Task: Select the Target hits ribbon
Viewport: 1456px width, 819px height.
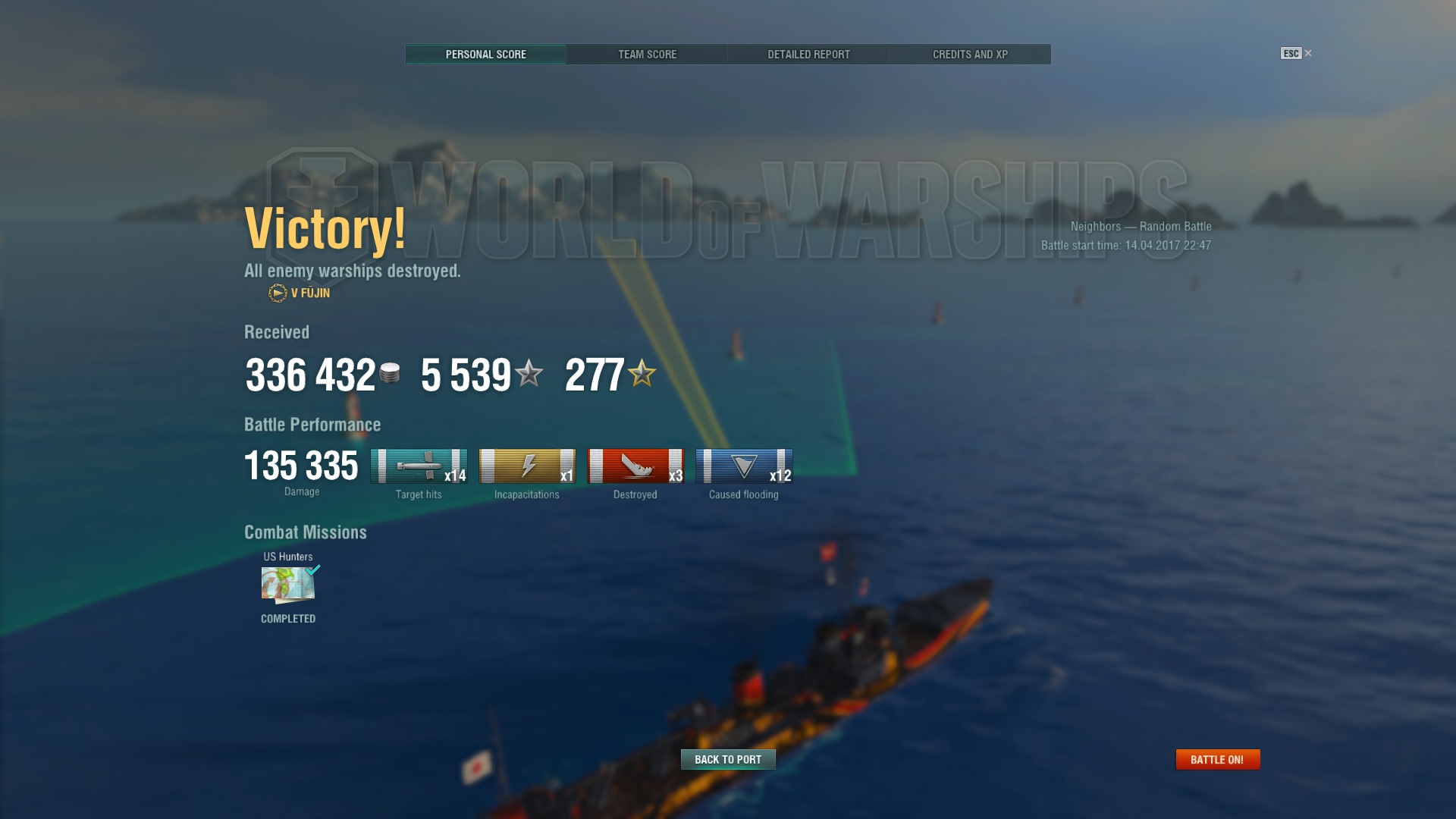Action: point(419,466)
